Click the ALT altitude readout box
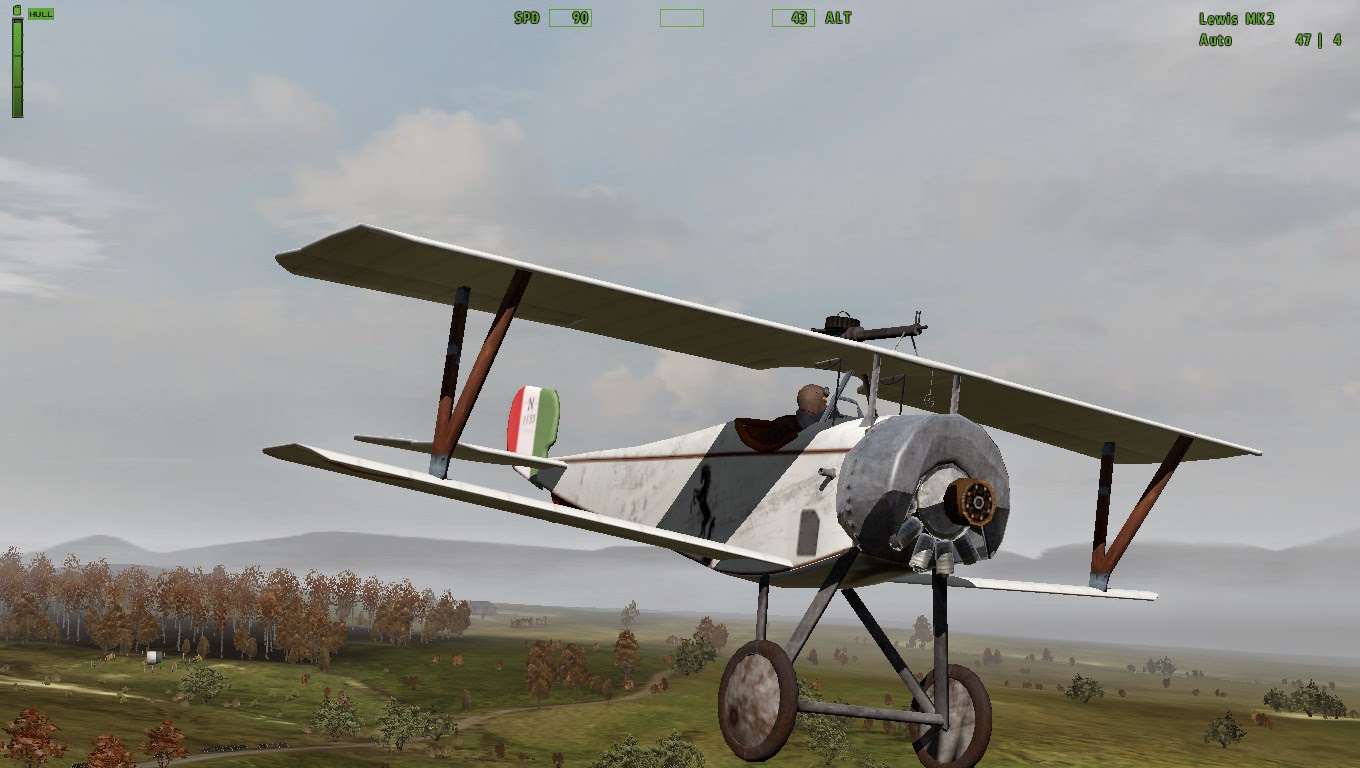 pos(794,18)
